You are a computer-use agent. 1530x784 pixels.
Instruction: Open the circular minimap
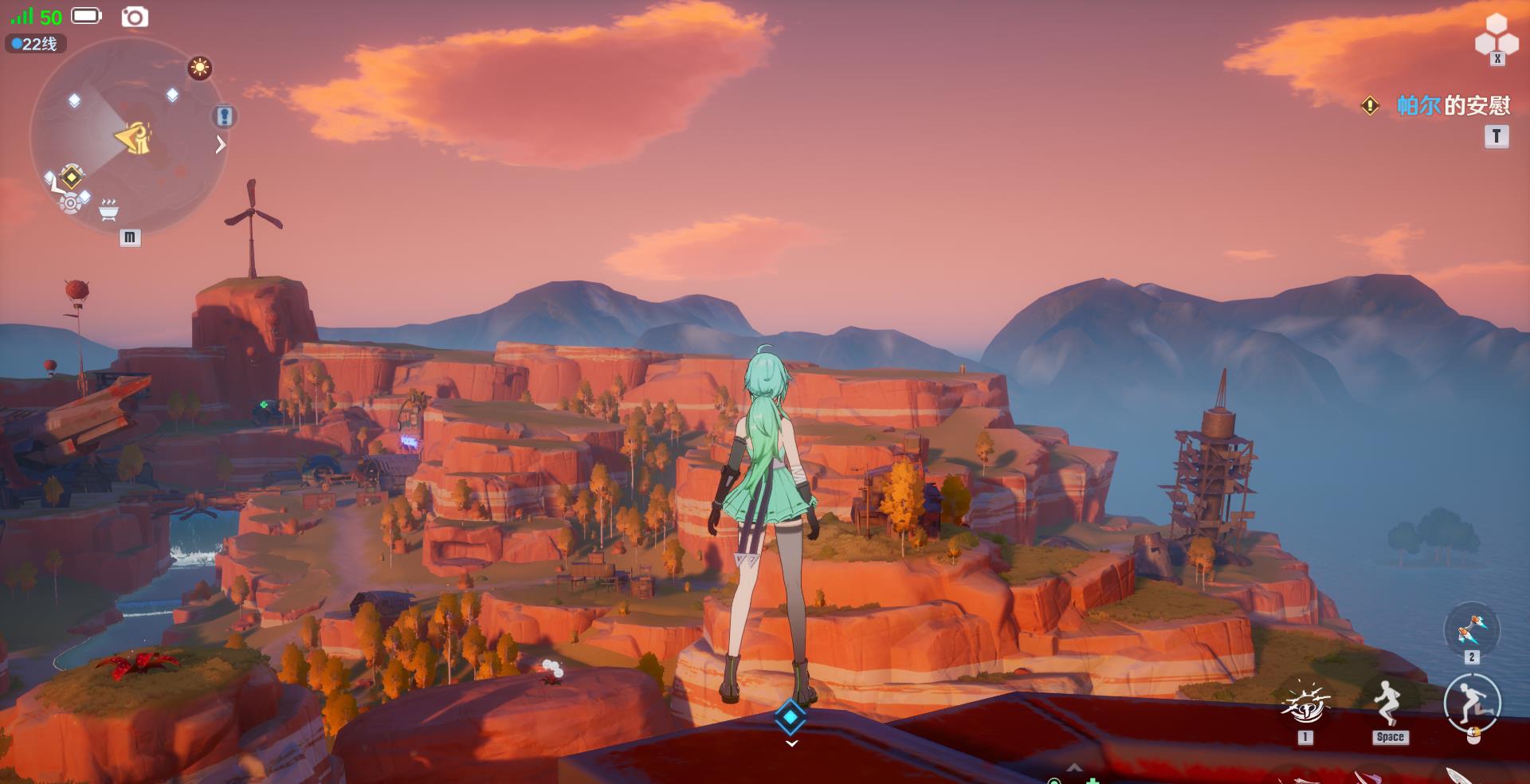(126, 137)
